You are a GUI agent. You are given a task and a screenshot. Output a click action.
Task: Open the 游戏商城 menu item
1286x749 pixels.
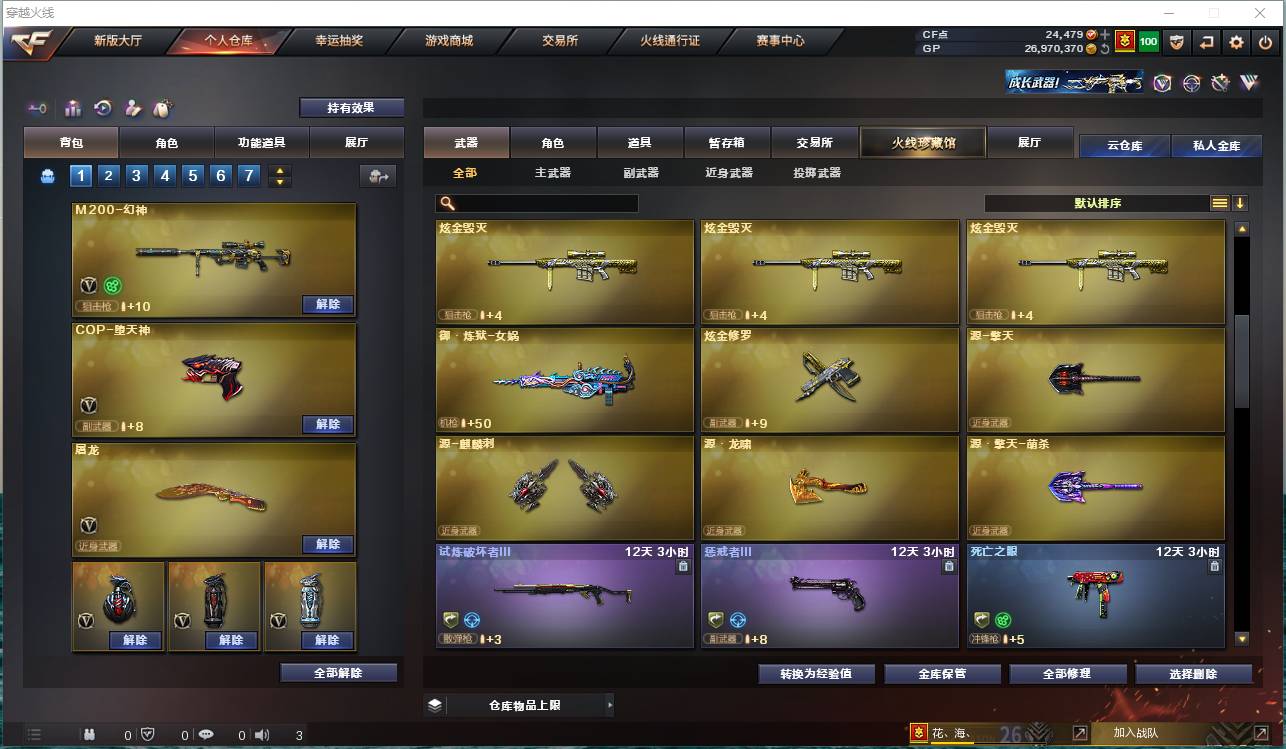pos(449,41)
